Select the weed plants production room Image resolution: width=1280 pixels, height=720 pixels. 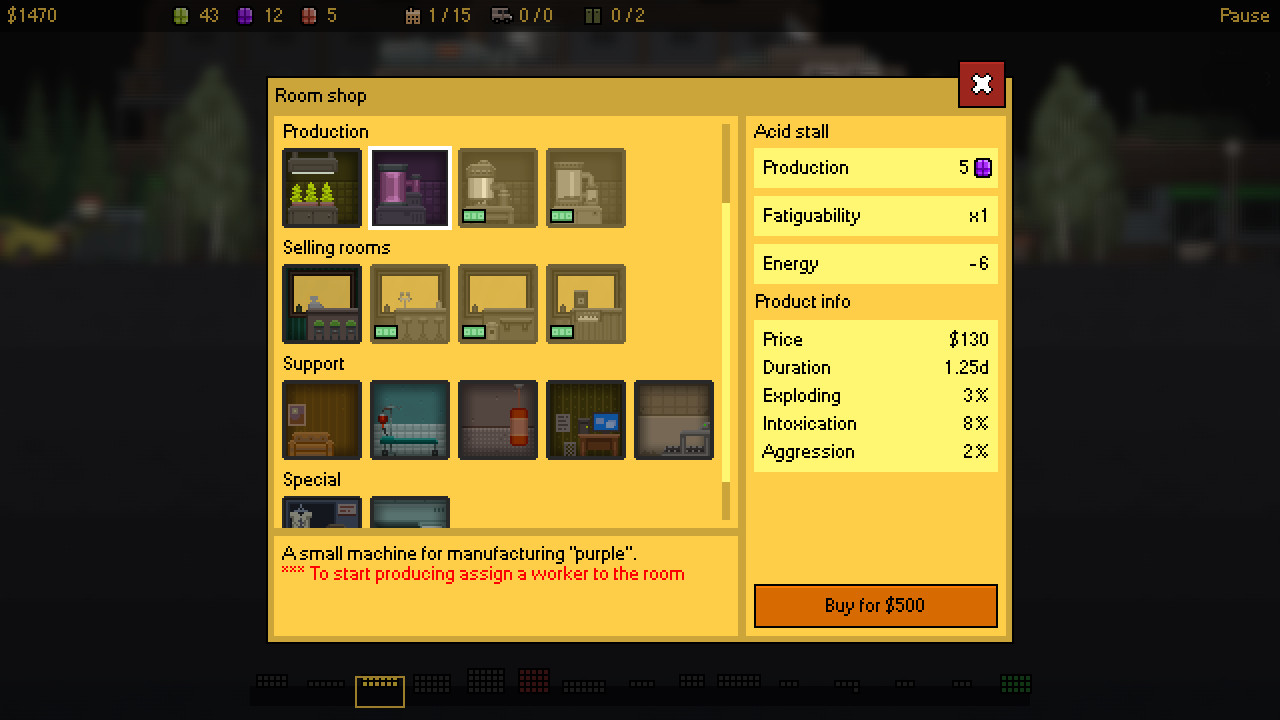coord(321,188)
